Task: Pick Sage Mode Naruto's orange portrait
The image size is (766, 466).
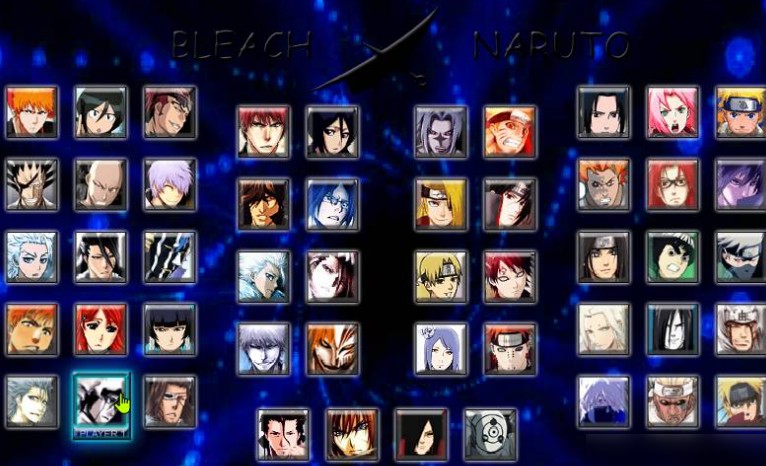Action: tap(510, 132)
